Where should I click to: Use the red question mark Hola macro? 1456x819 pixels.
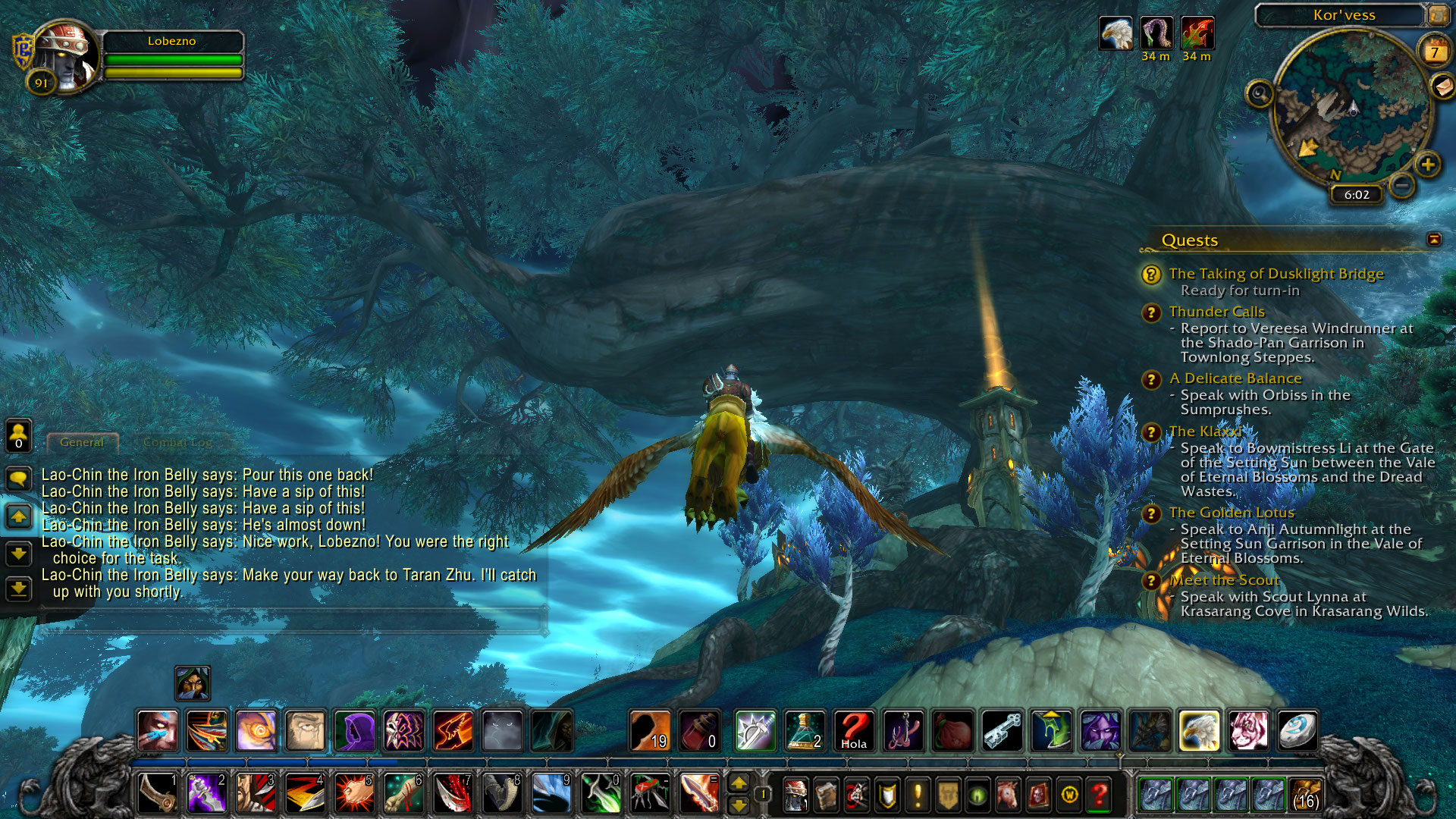pyautogui.click(x=854, y=731)
